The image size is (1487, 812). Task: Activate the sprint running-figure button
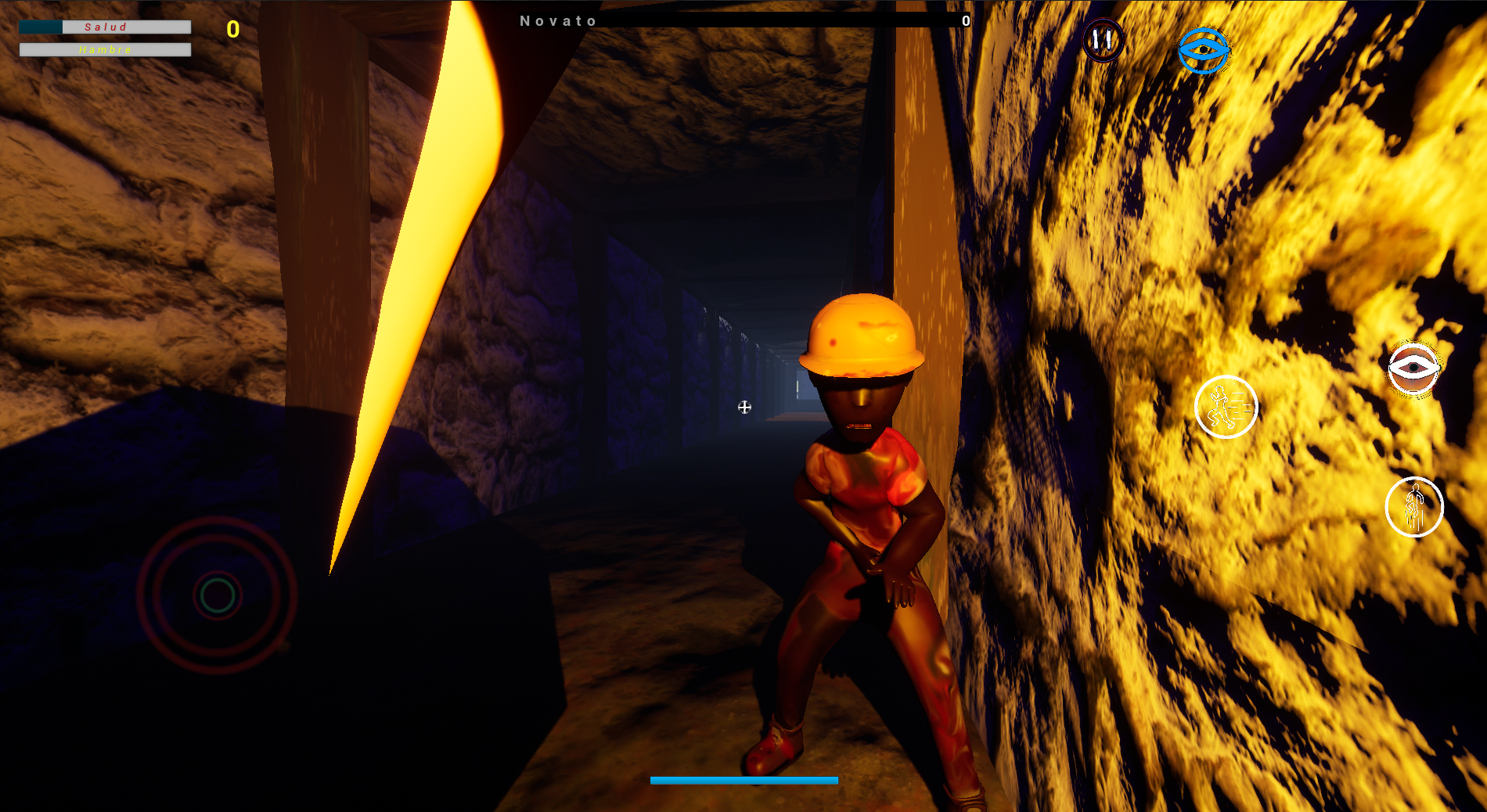1226,407
